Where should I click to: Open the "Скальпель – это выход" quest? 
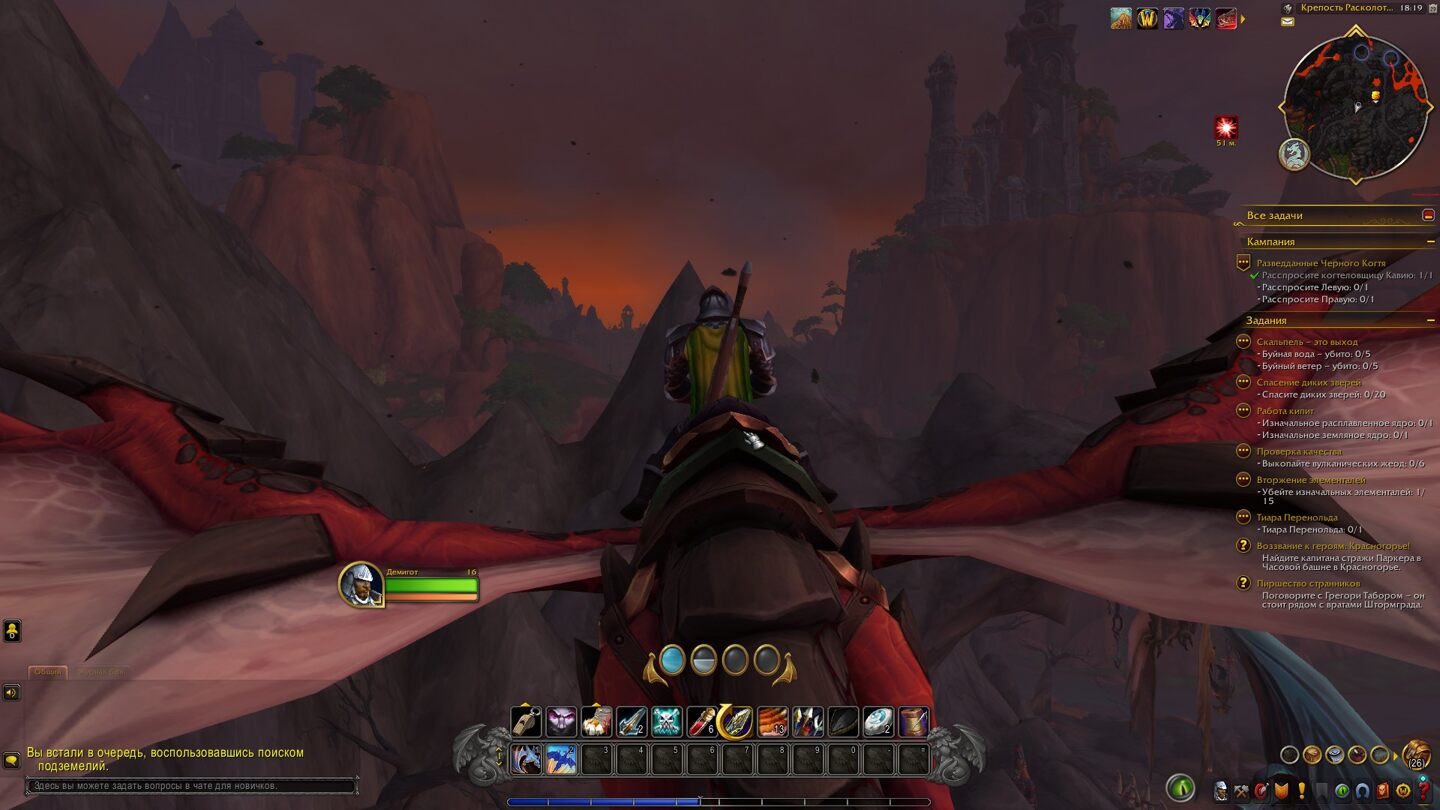[1307, 342]
